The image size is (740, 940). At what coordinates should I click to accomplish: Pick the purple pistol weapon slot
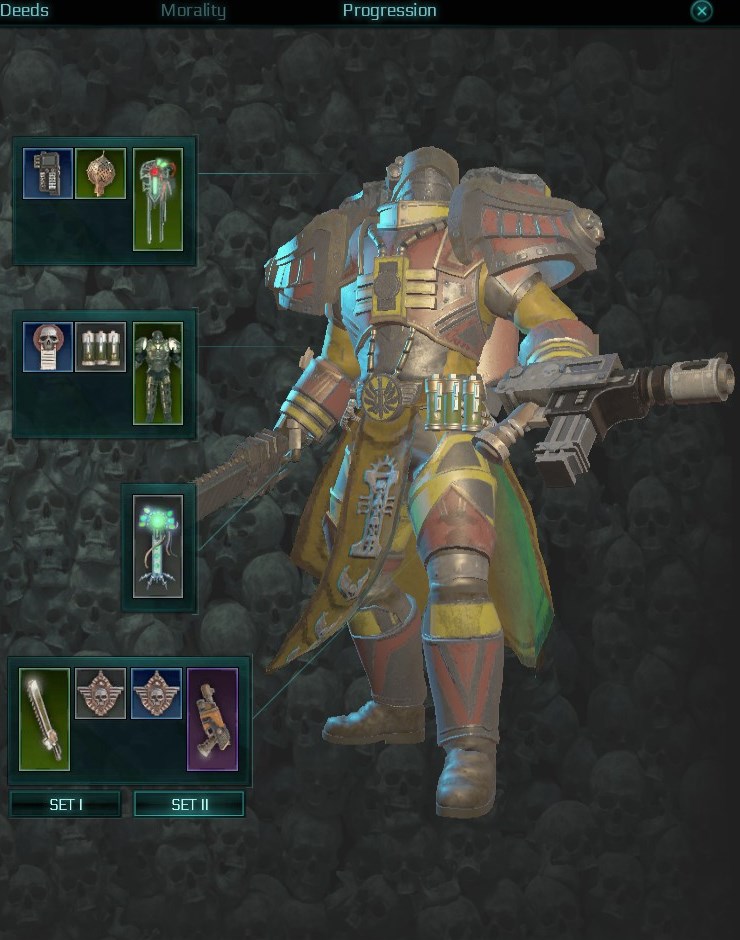tap(212, 719)
